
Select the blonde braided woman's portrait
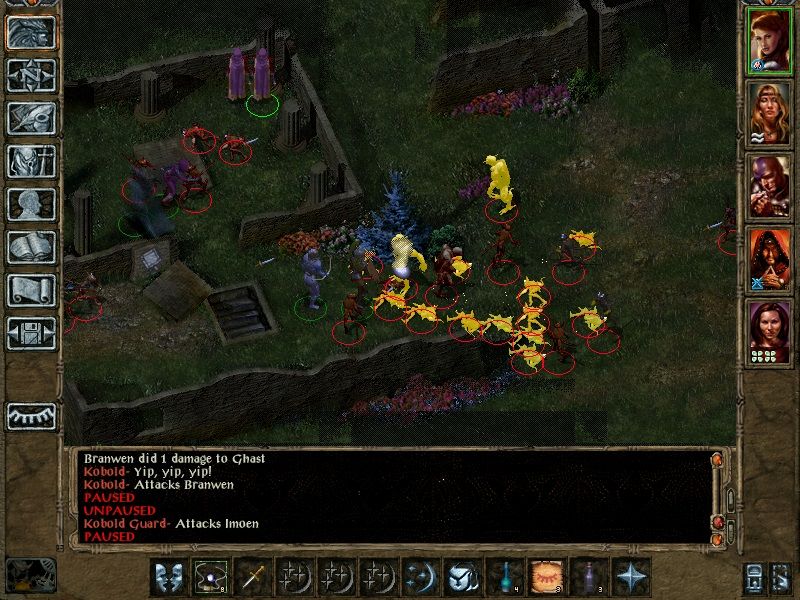coord(769,112)
